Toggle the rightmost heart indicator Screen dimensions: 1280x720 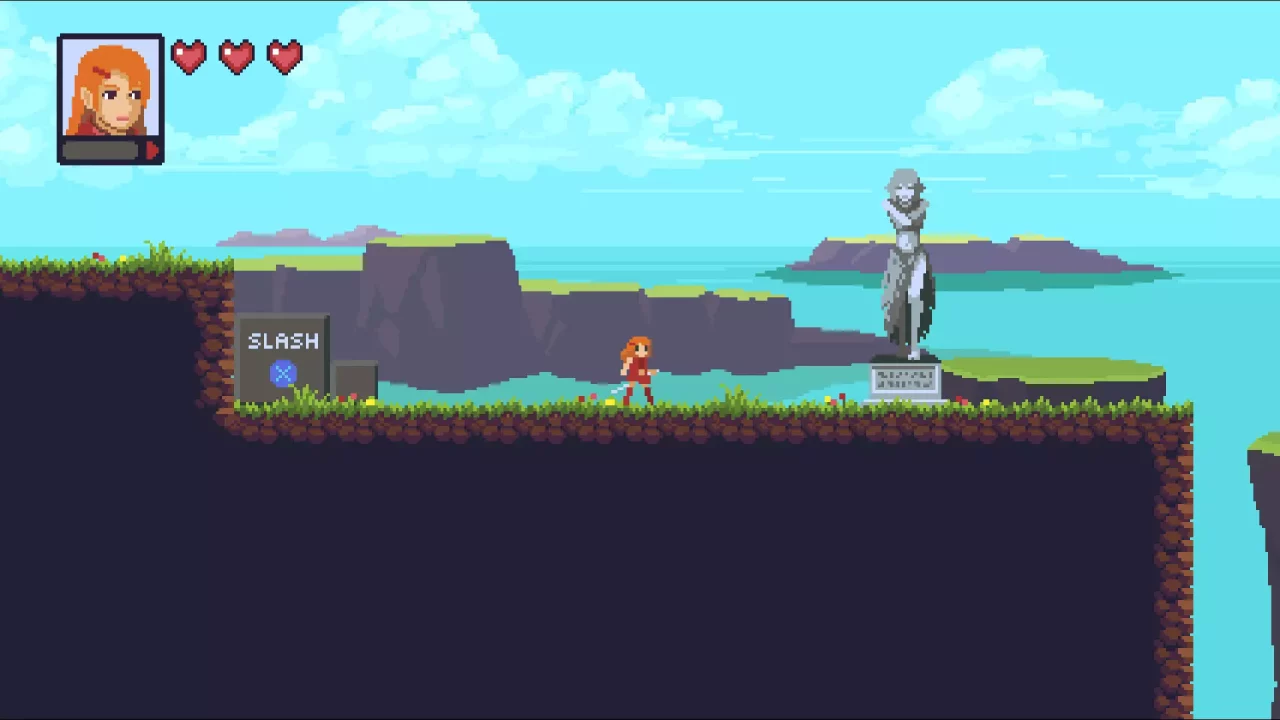pos(285,56)
